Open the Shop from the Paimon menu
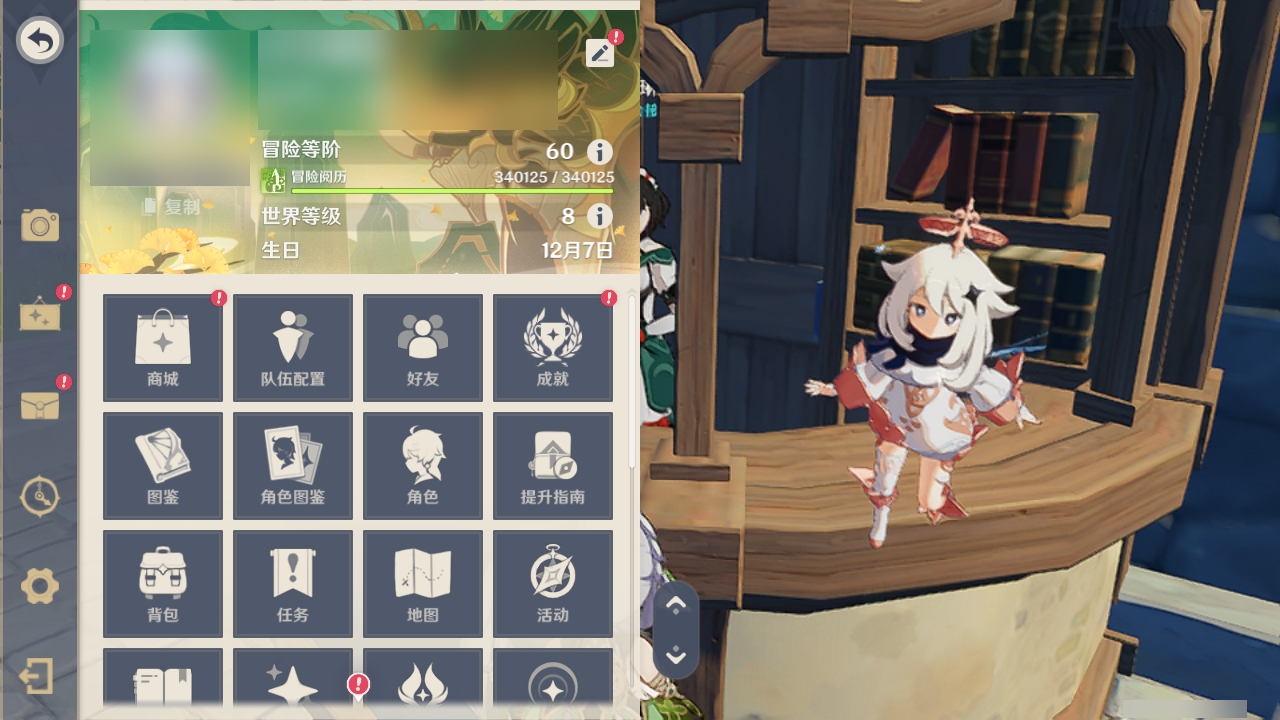Viewport: 1280px width, 720px height. pyautogui.click(x=162, y=347)
